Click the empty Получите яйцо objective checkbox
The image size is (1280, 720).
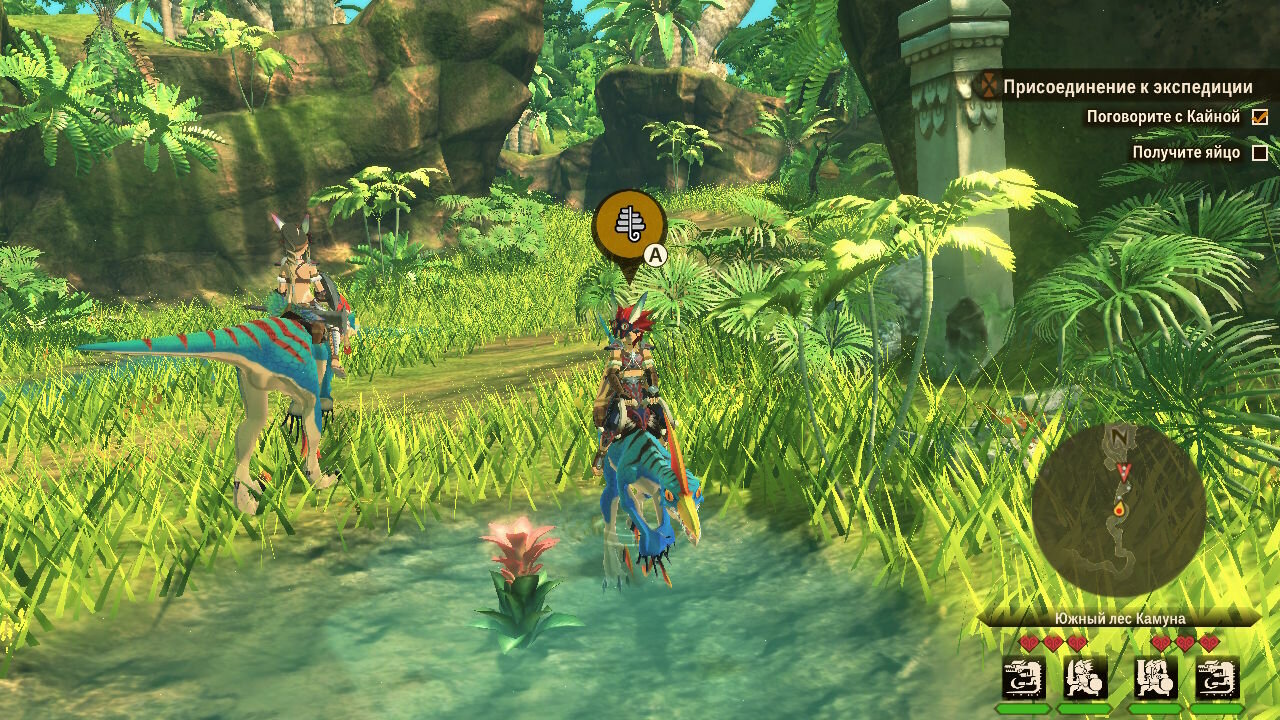coord(1260,153)
